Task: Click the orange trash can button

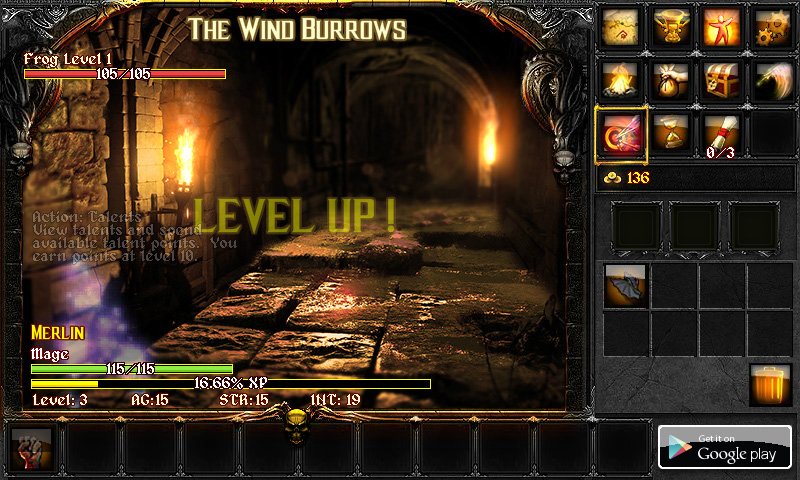Action: coord(770,385)
